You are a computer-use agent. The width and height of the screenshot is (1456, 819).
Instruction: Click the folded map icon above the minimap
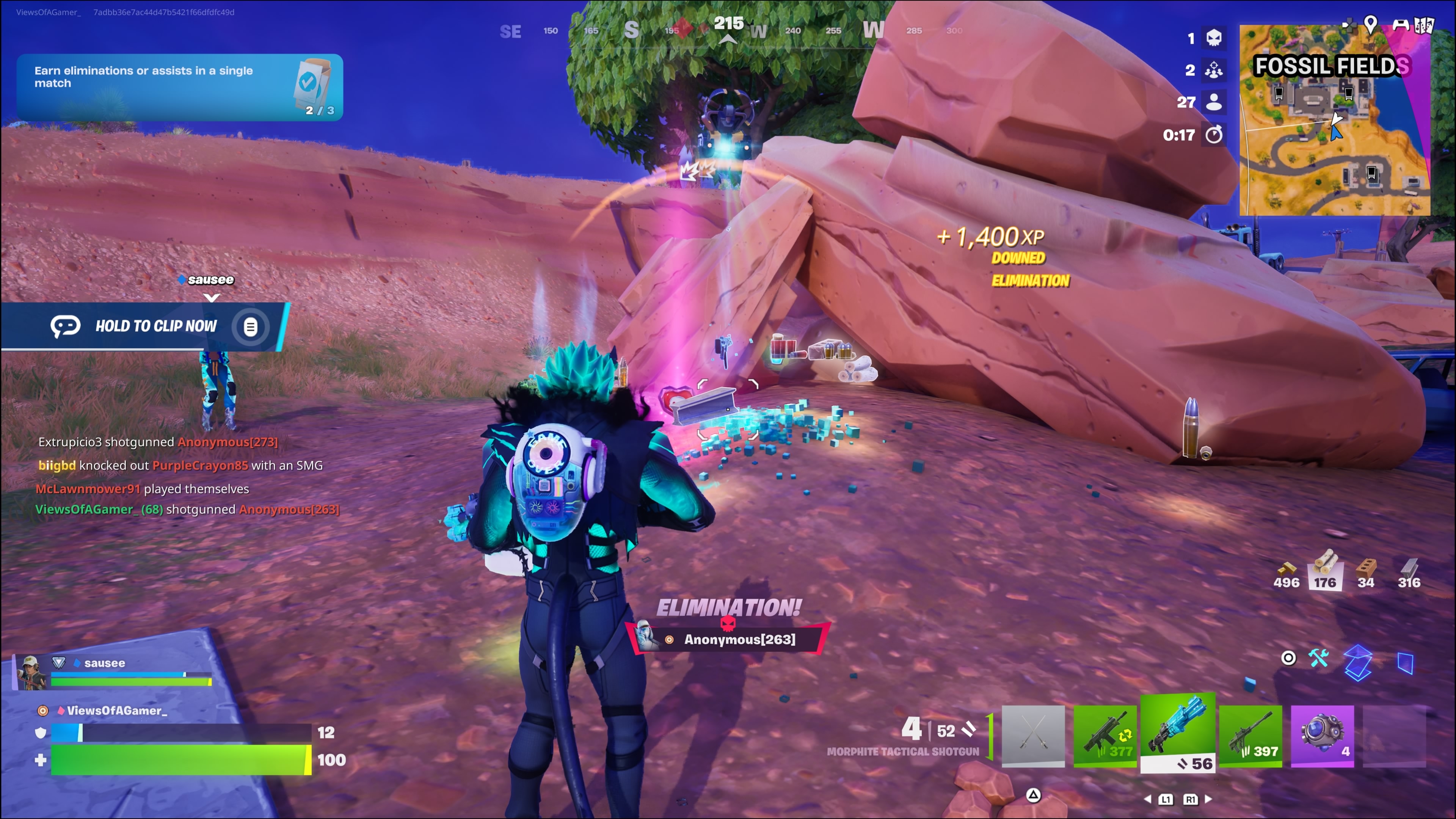coord(1425,25)
